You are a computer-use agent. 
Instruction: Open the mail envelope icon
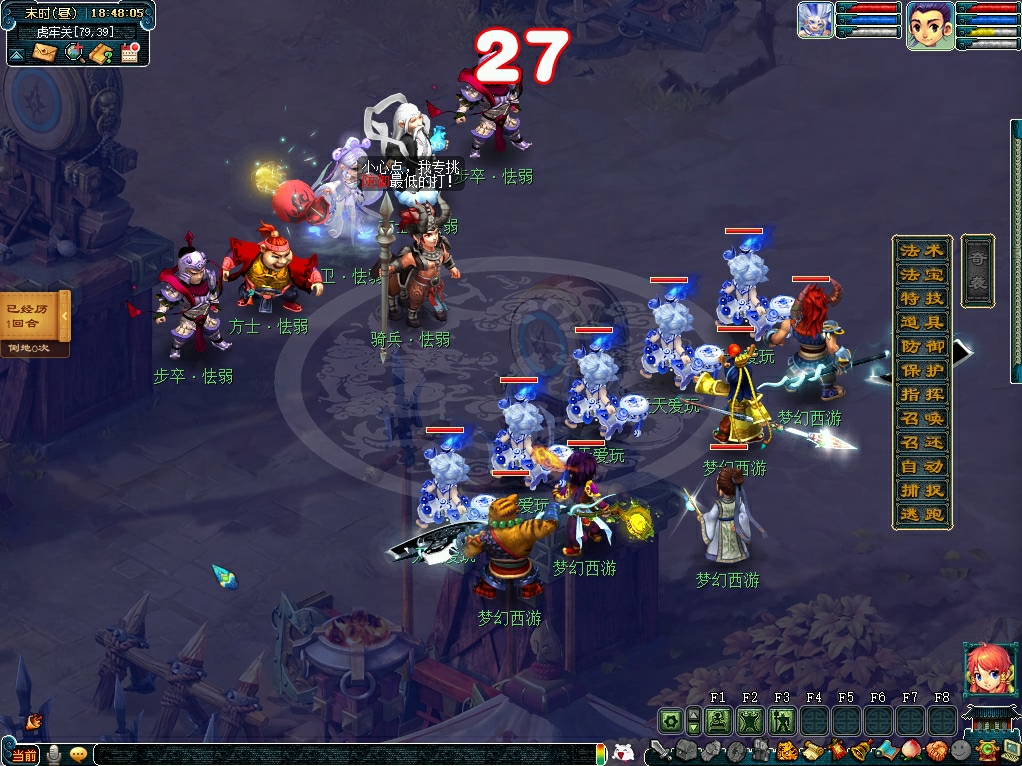(45, 53)
